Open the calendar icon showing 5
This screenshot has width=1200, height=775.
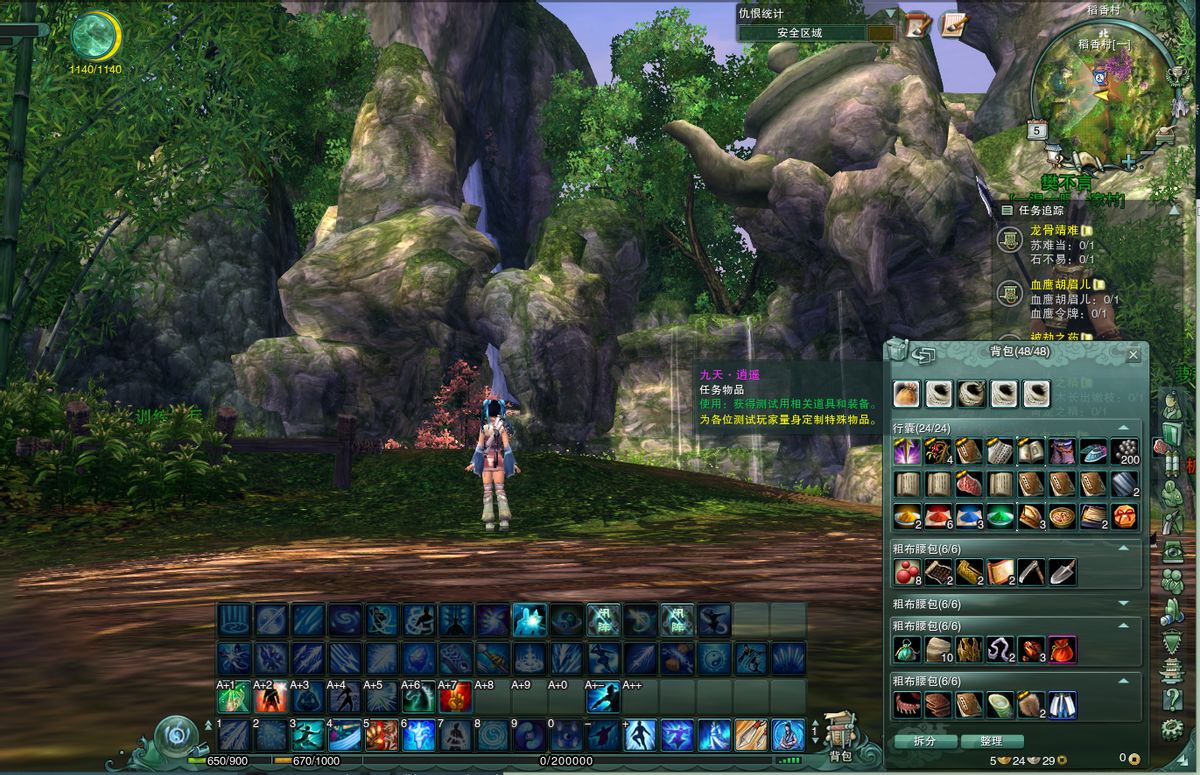click(x=1036, y=130)
